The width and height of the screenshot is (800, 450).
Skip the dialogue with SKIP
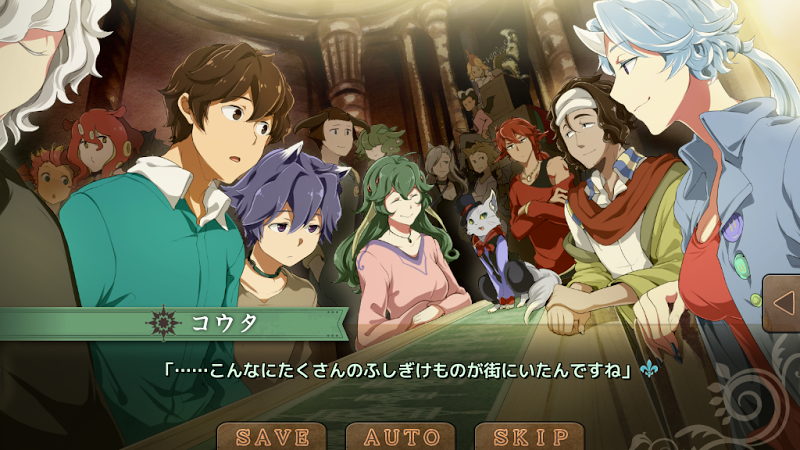point(529,437)
